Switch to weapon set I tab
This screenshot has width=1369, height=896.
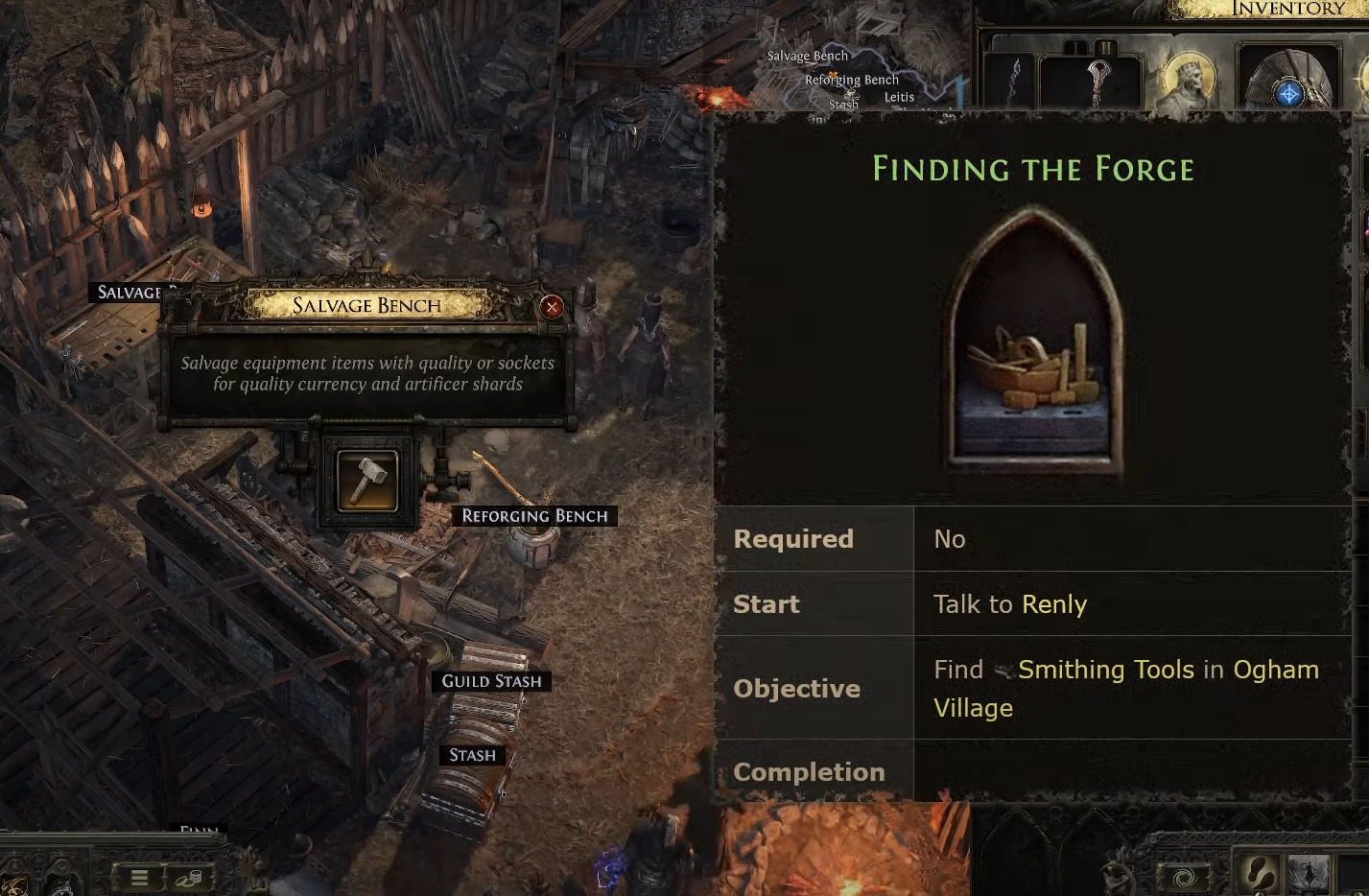(1076, 47)
